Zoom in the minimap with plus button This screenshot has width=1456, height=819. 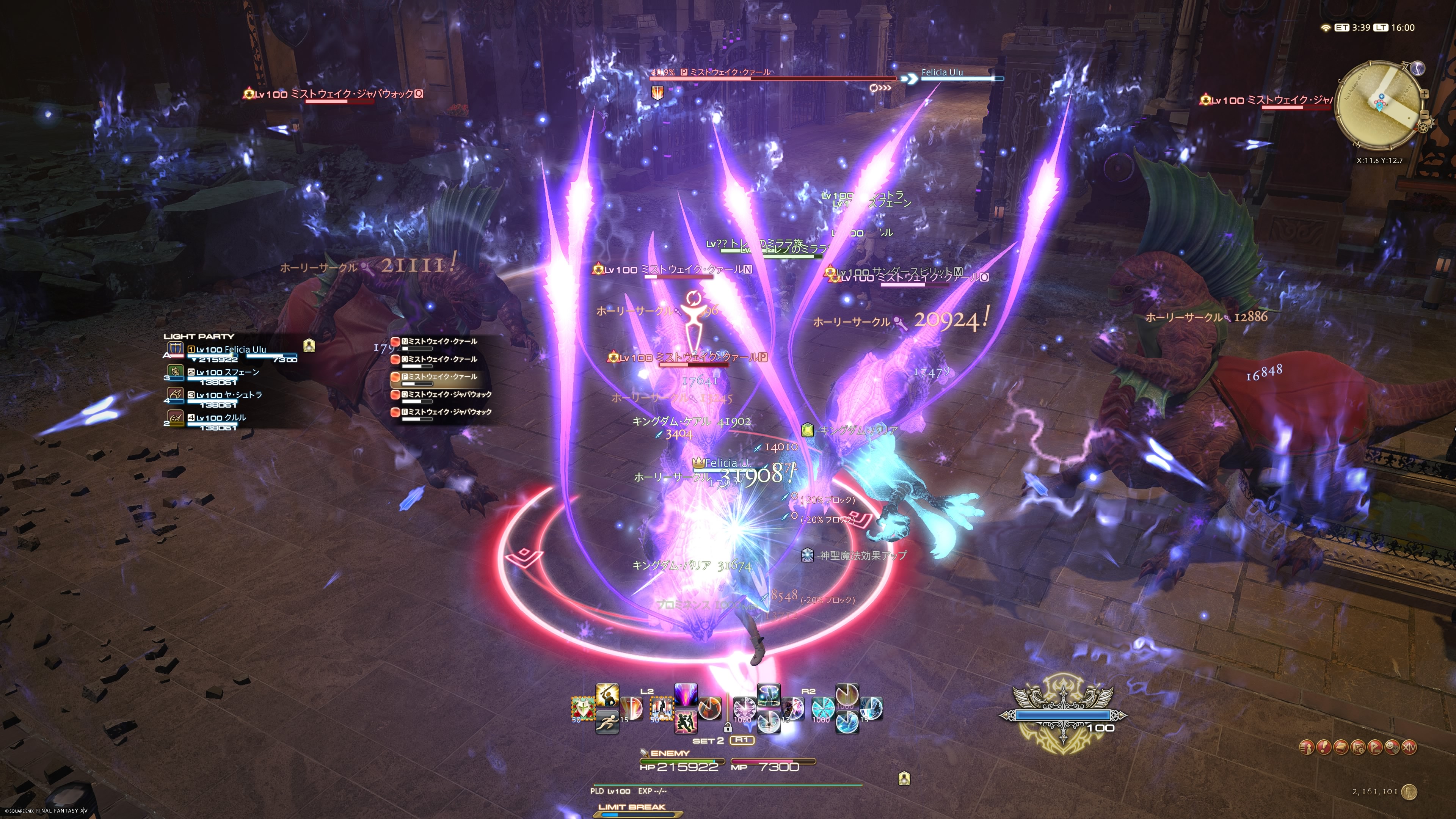coord(1425,94)
